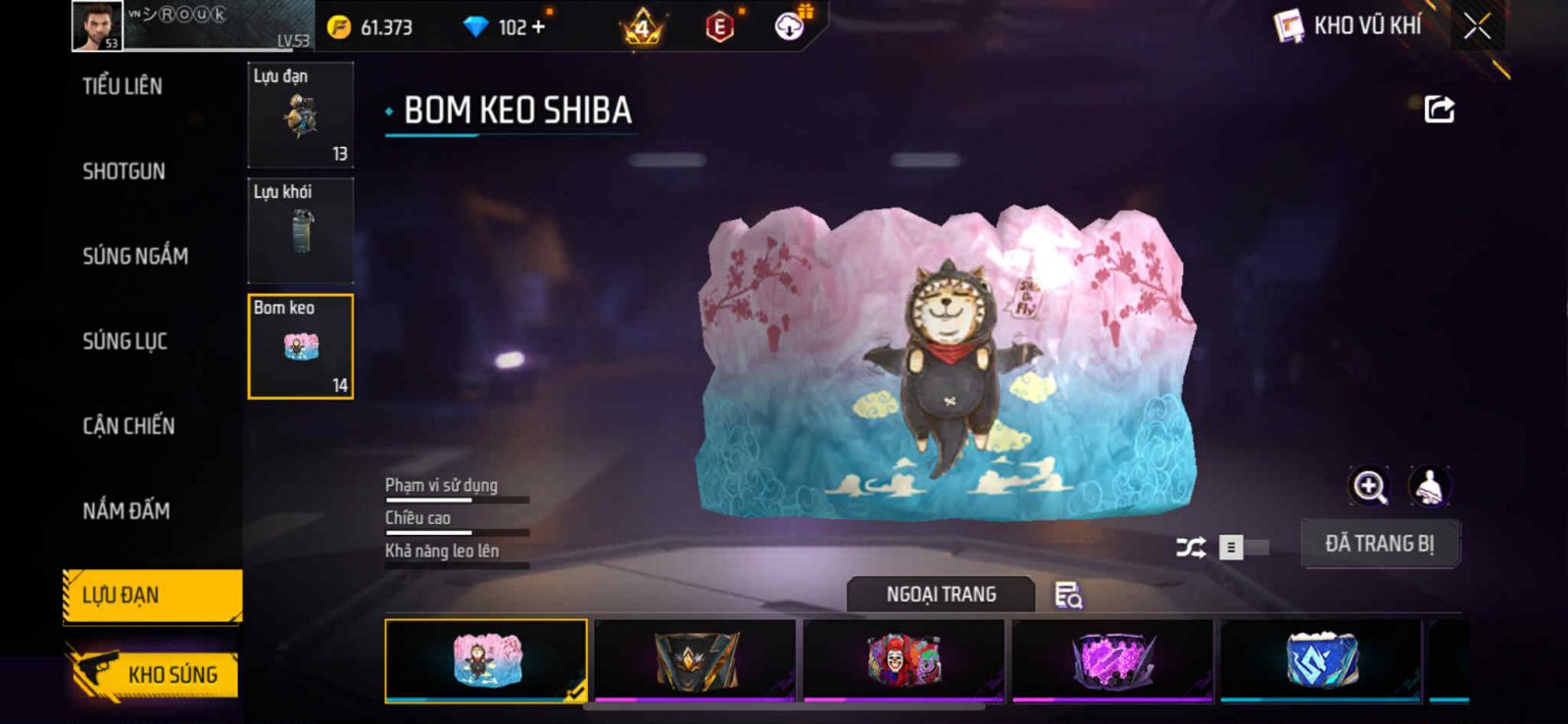Open the player profile avatar
The height and width of the screenshot is (724, 1568).
97,25
